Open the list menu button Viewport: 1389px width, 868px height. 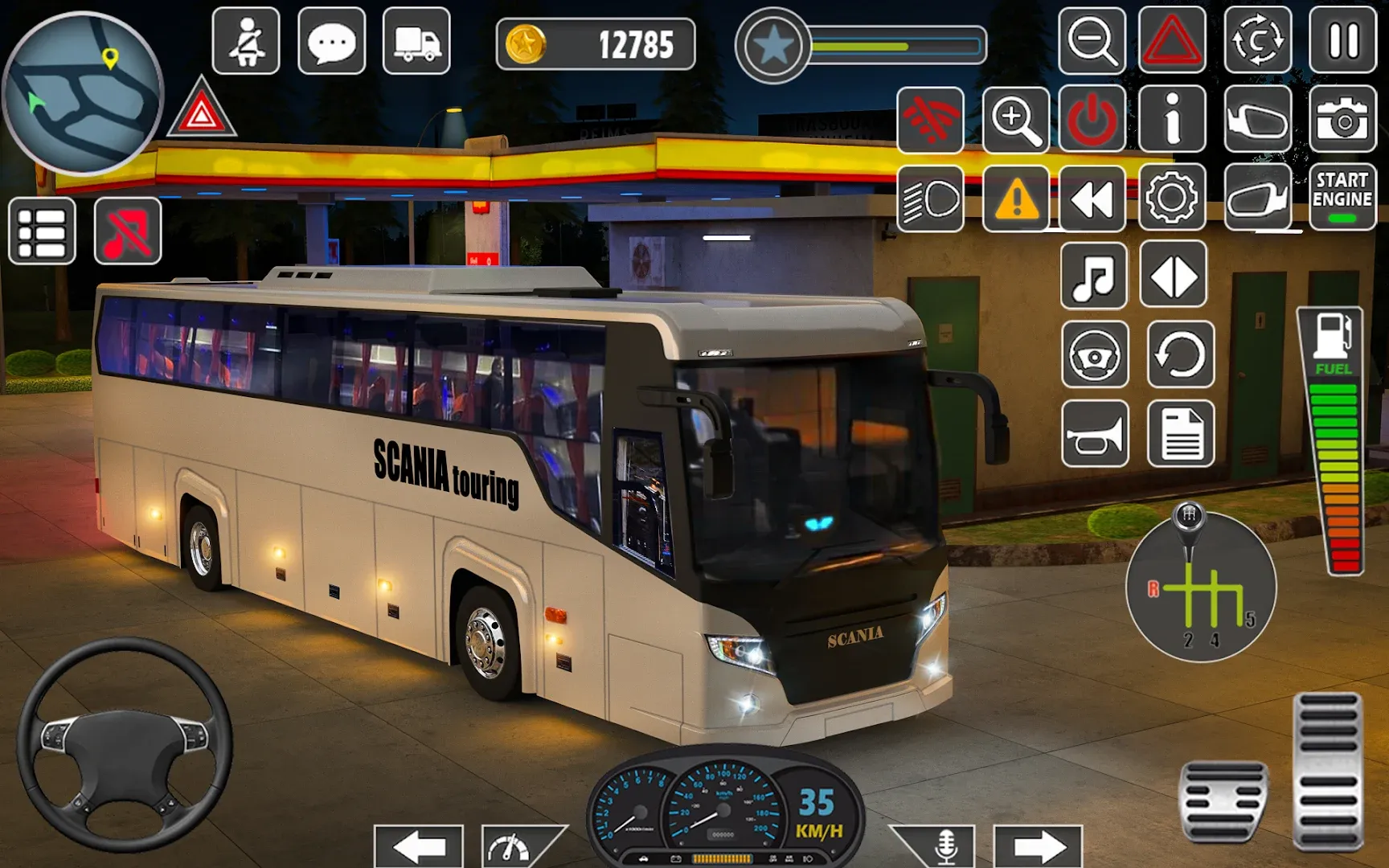42,231
